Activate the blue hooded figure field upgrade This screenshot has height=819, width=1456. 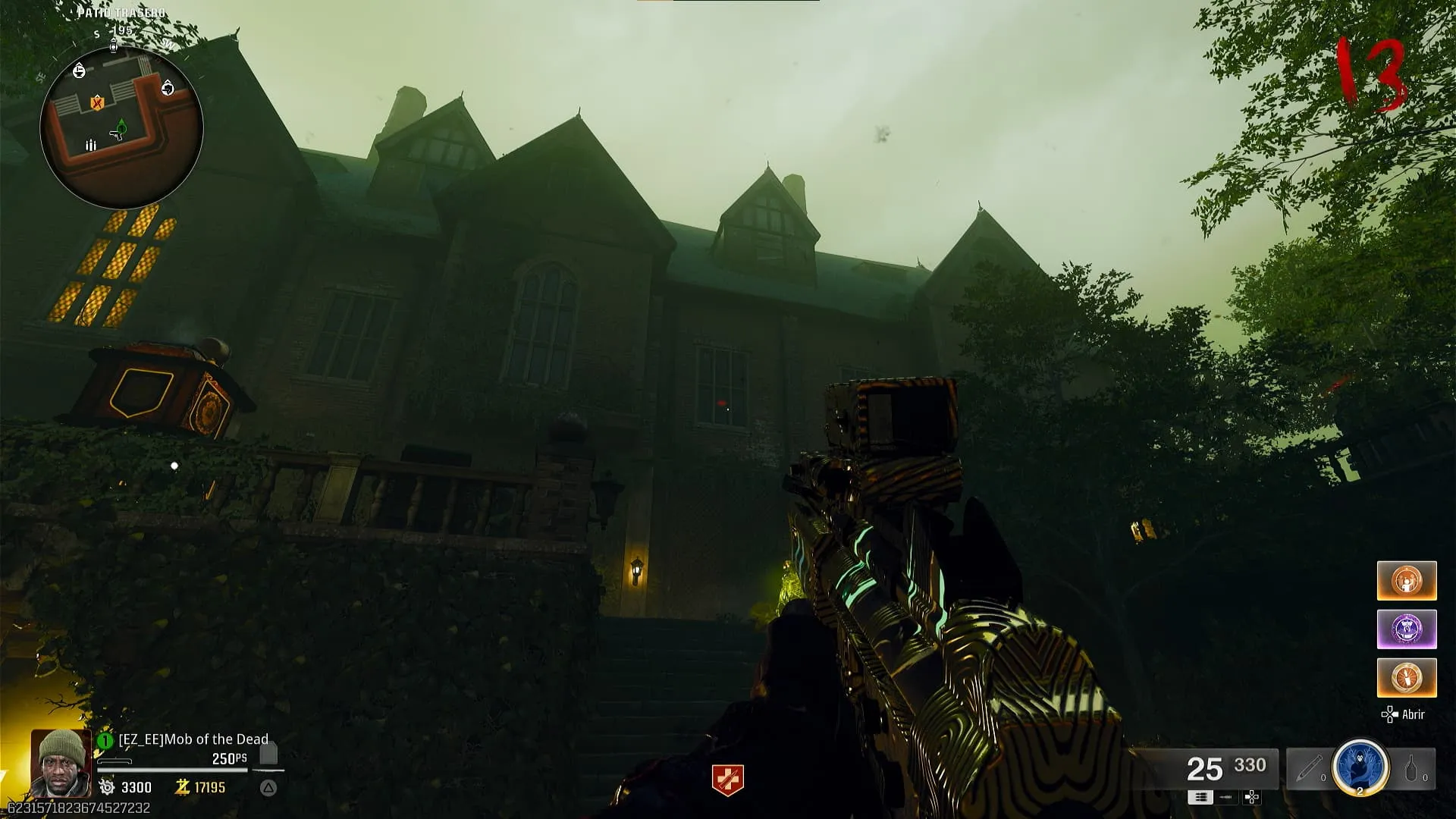point(1360,768)
